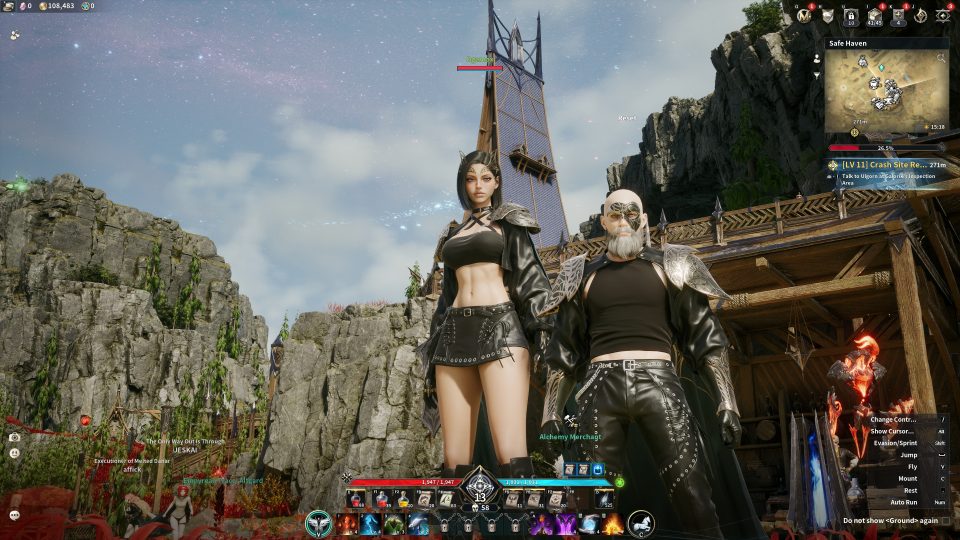The image size is (960, 540).
Task: Click the minimap magnifier zoom button
Action: 941,59
